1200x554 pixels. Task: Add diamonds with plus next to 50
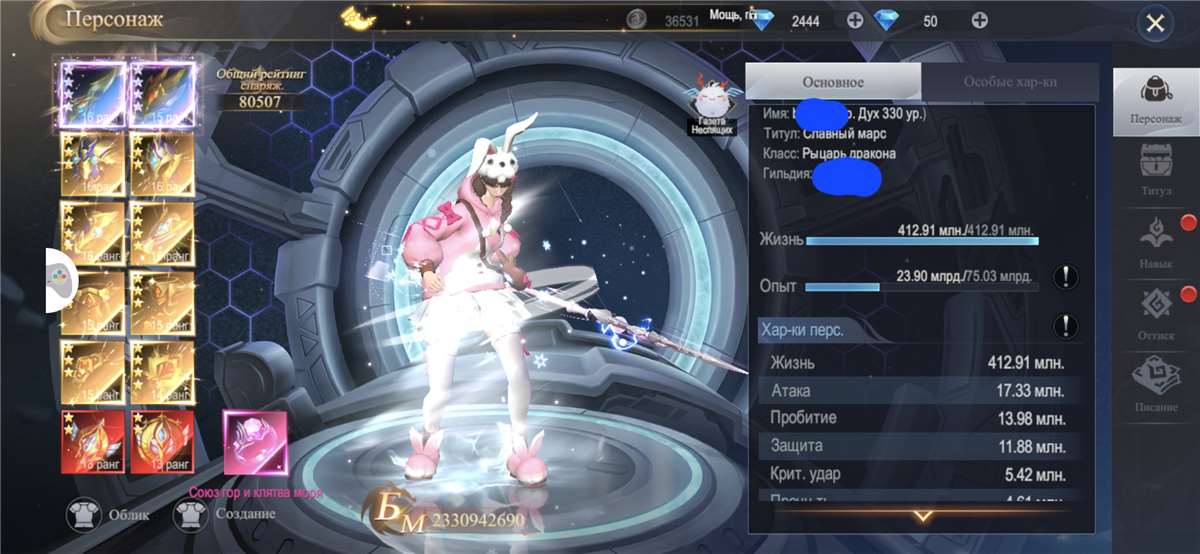[980, 21]
